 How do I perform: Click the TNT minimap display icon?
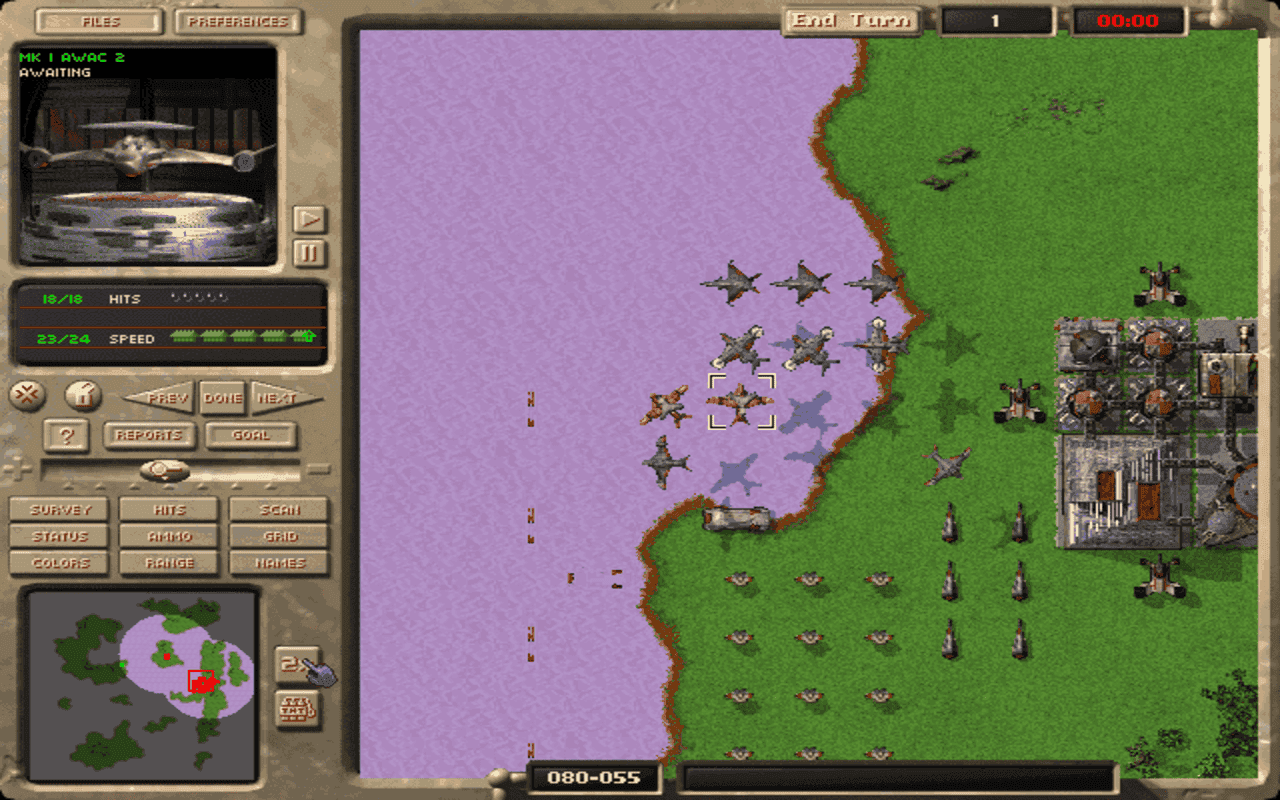coord(296,710)
